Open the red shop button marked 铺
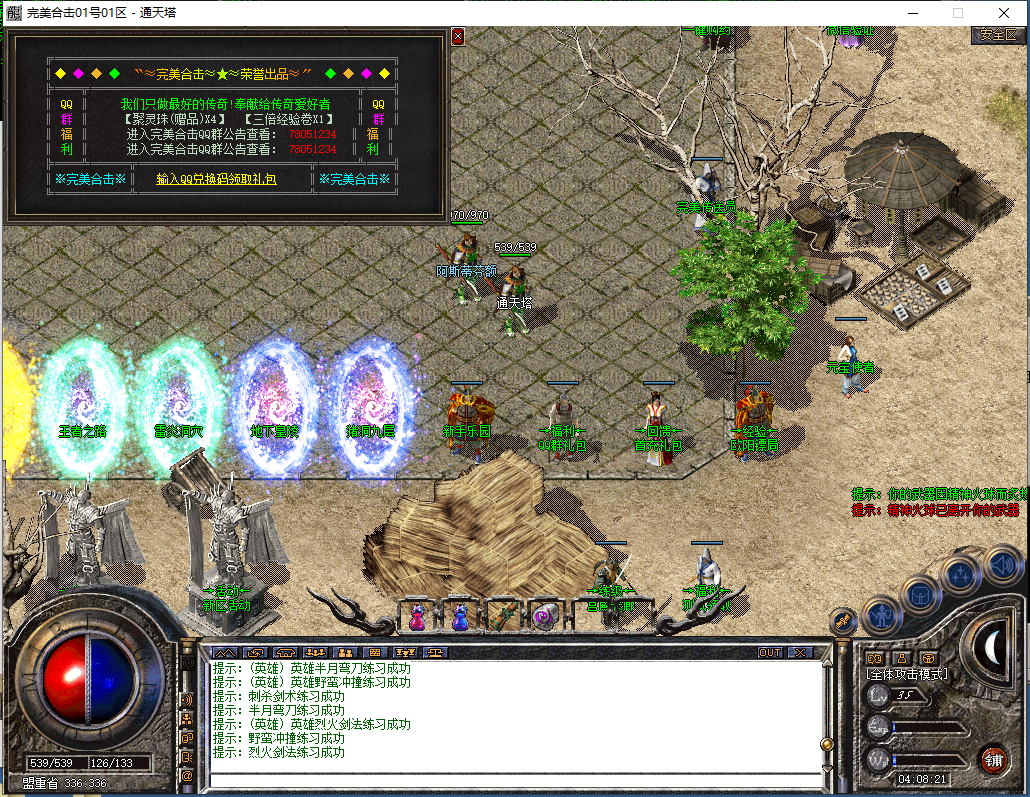The image size is (1030, 797). point(992,759)
